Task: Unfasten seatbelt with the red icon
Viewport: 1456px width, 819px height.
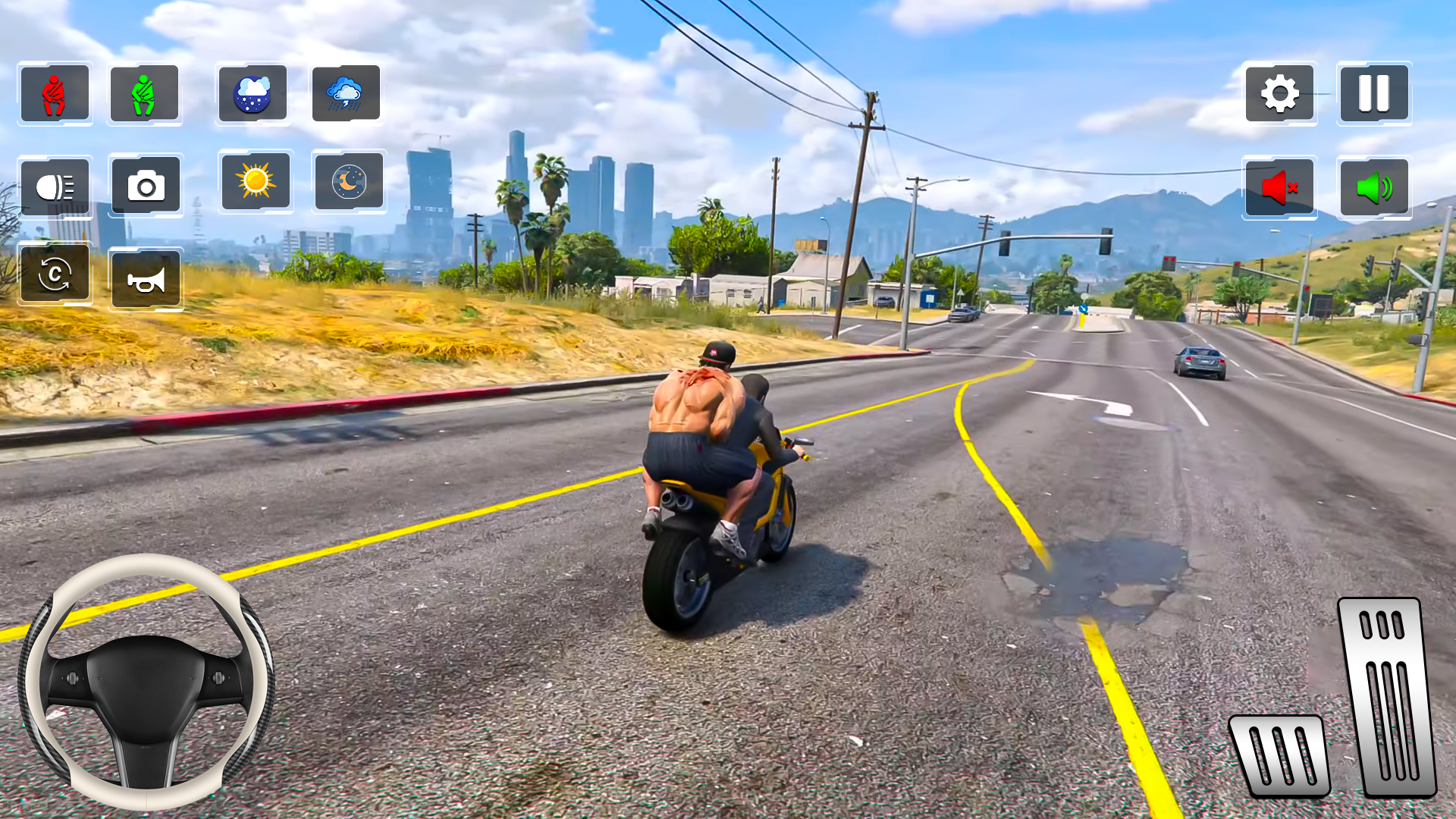Action: 54,93
